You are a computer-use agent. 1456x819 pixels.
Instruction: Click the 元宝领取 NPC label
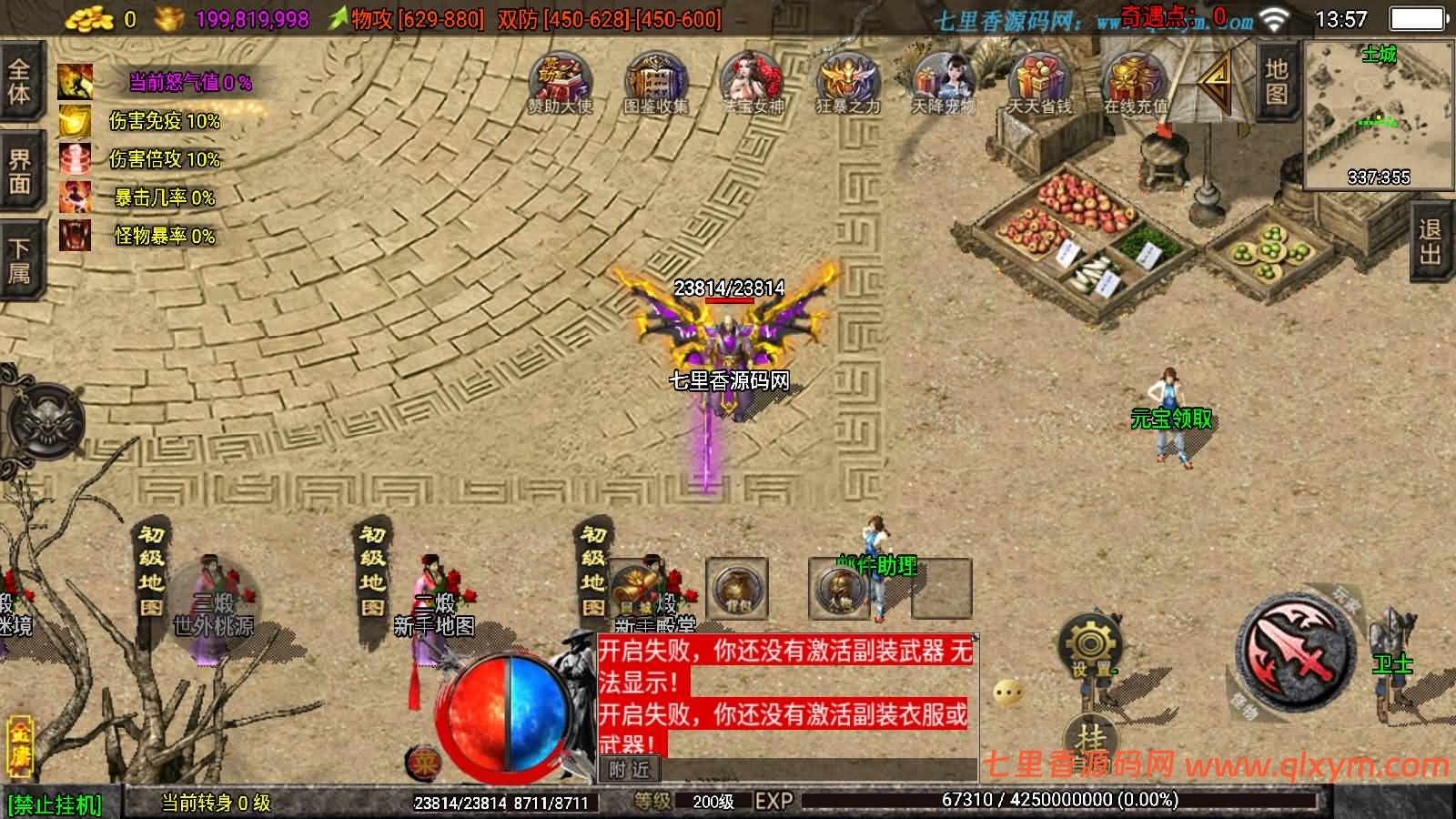pyautogui.click(x=1169, y=420)
